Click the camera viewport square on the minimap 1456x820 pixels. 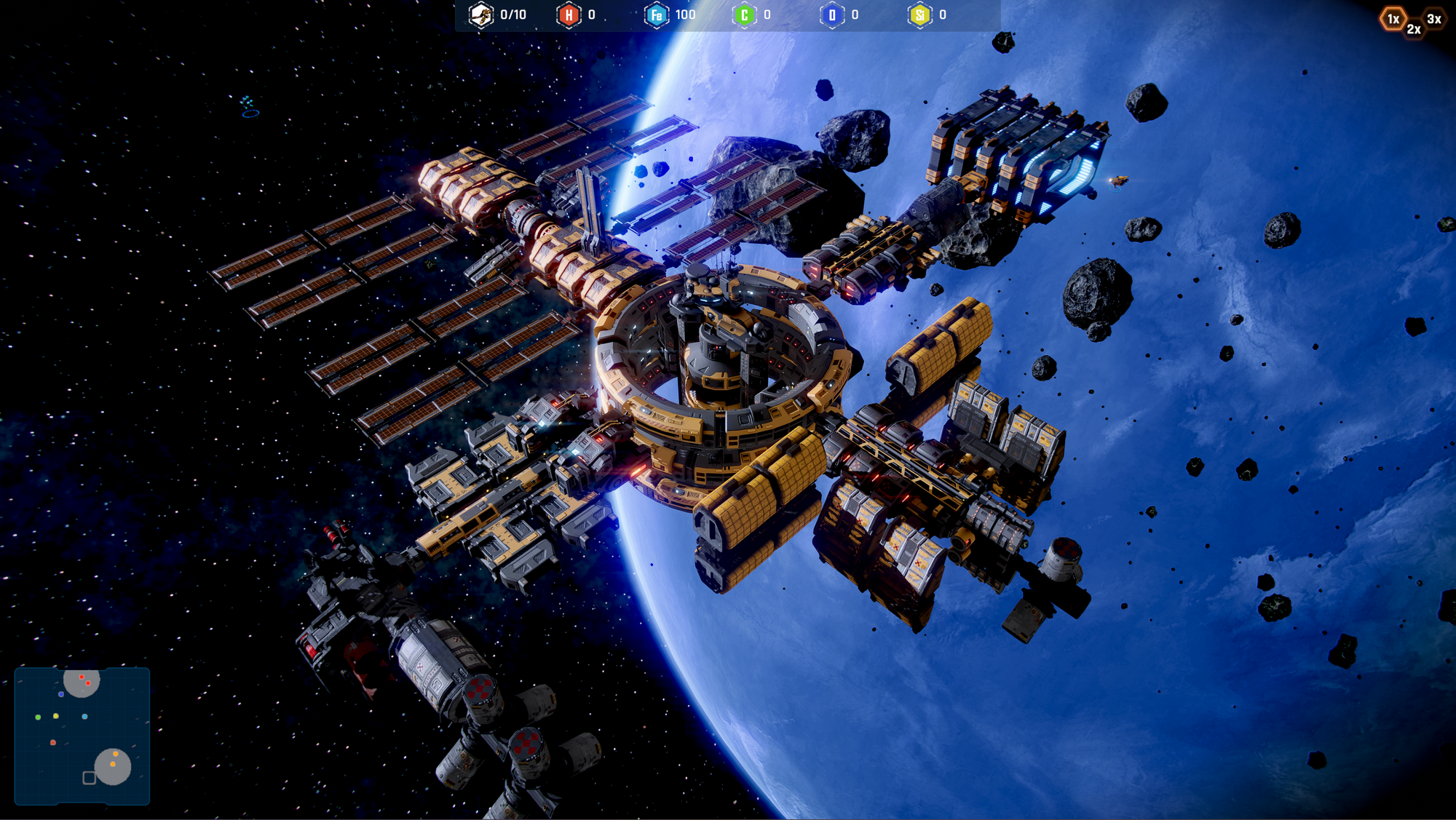pos(89,778)
